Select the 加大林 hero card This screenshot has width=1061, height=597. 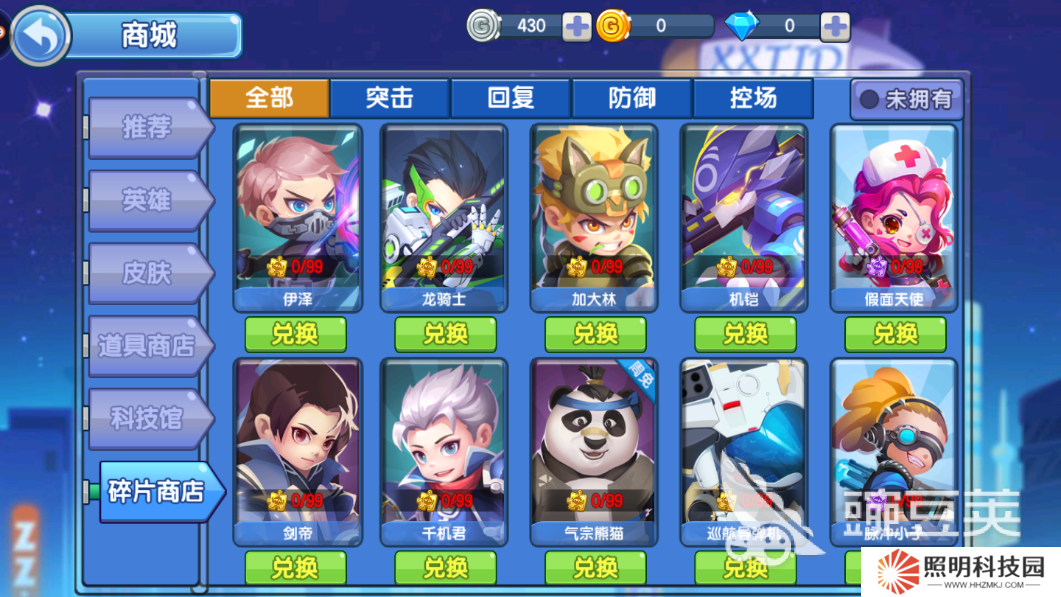click(595, 216)
